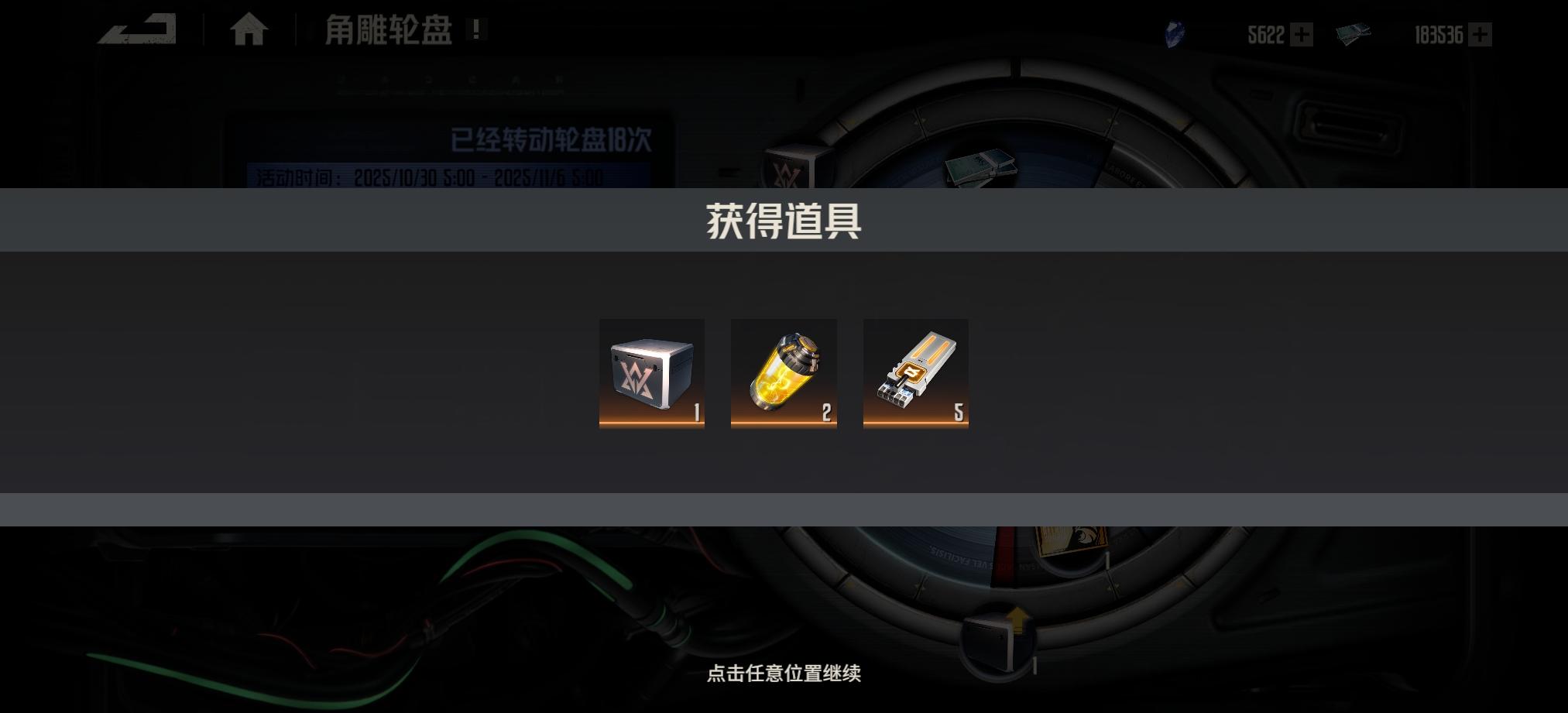Tap 点击任意位置继续 to continue

pos(784,674)
